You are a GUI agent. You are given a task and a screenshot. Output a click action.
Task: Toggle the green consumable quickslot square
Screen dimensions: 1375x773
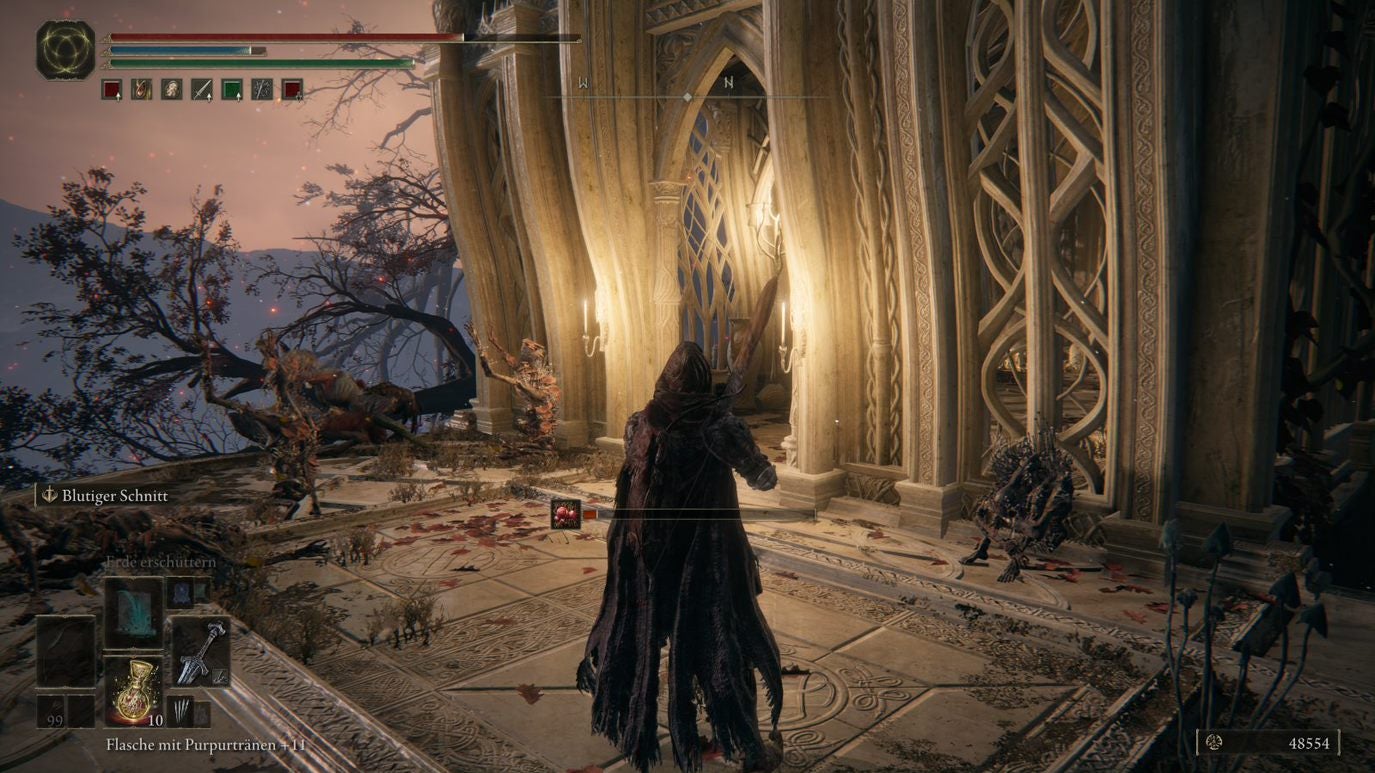[230, 88]
